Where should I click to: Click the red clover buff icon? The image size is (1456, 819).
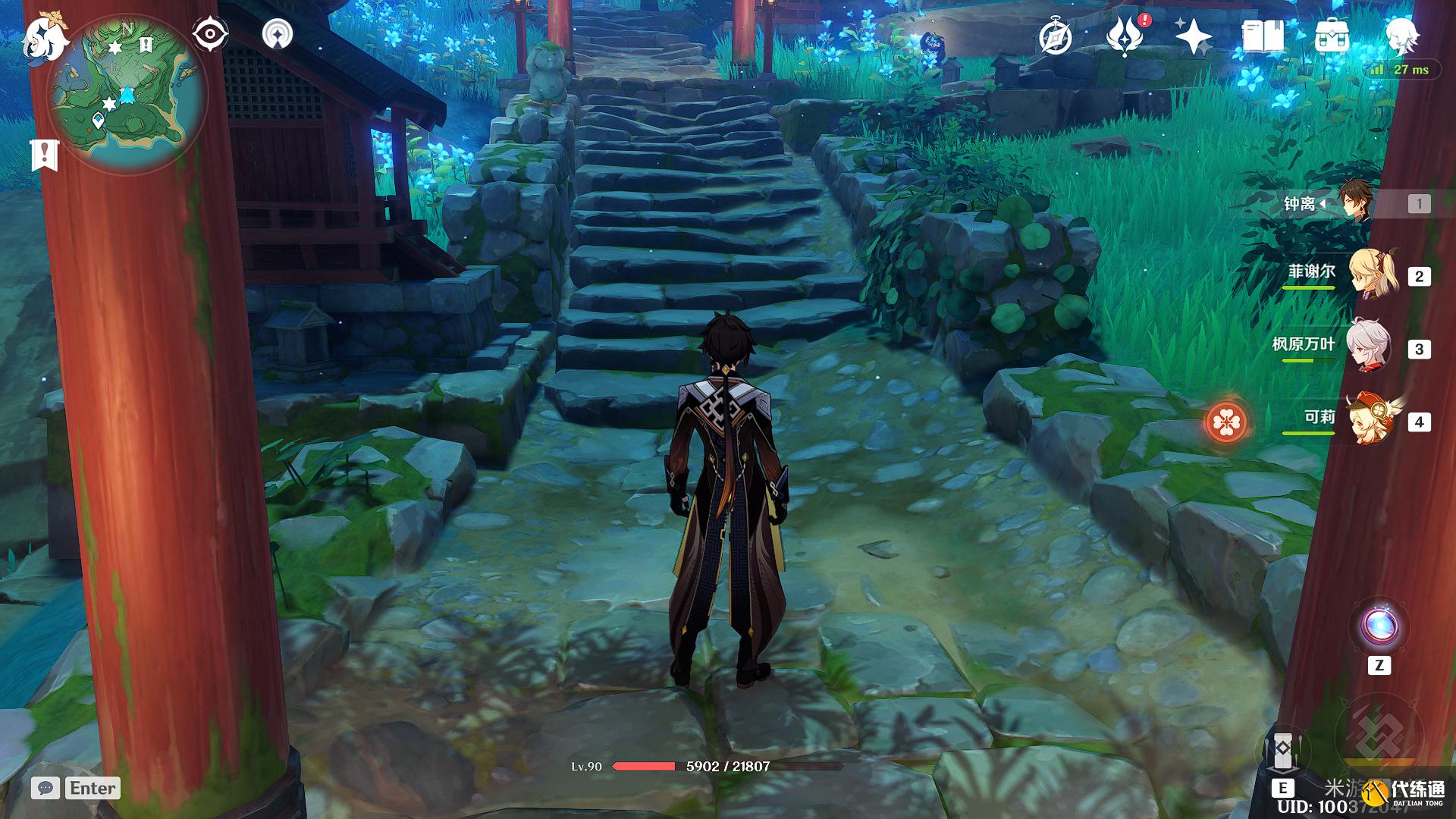coord(1226,422)
